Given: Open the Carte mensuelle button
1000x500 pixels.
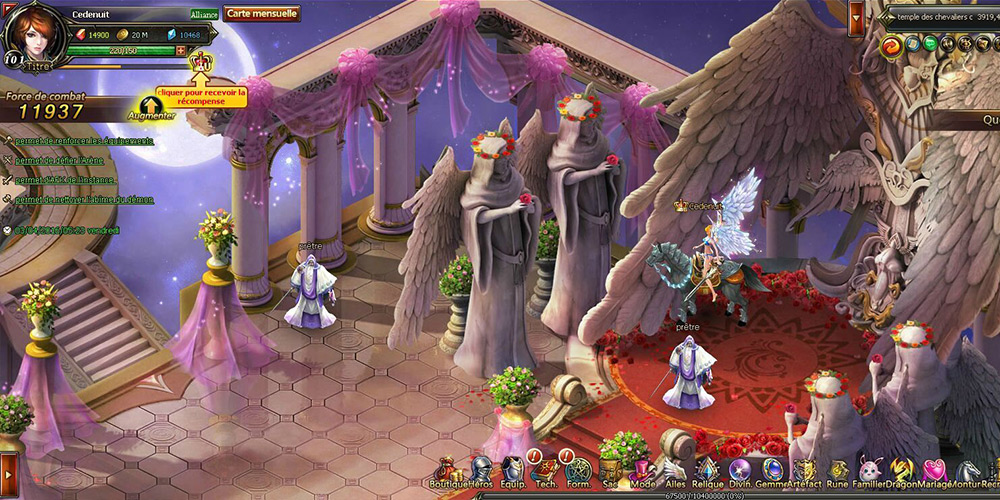Looking at the screenshot, I should (x=262, y=14).
